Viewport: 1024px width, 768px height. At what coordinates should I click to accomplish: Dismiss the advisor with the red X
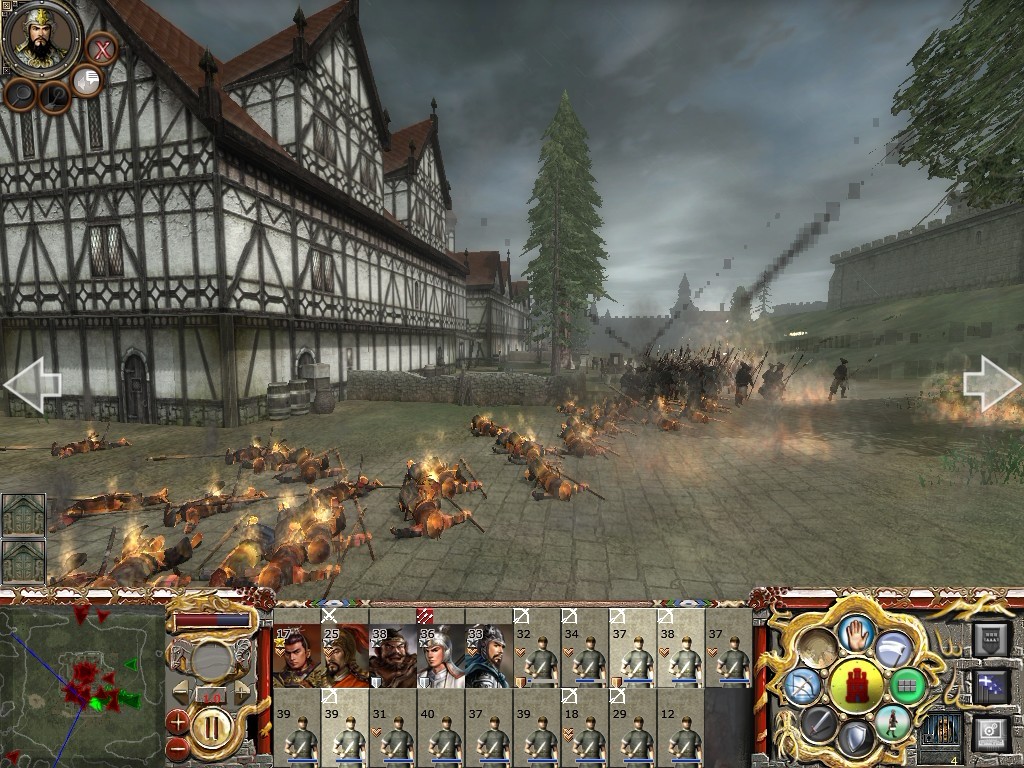(101, 48)
